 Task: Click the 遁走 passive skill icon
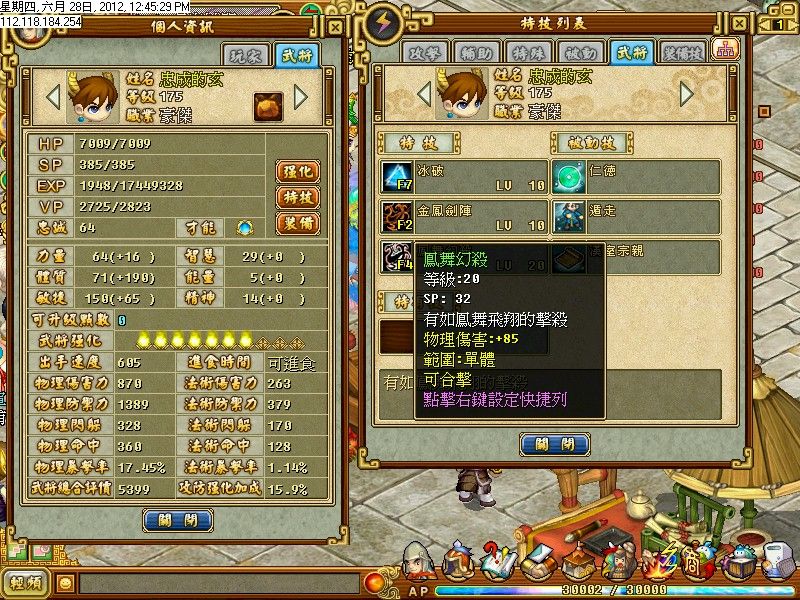click(x=568, y=217)
